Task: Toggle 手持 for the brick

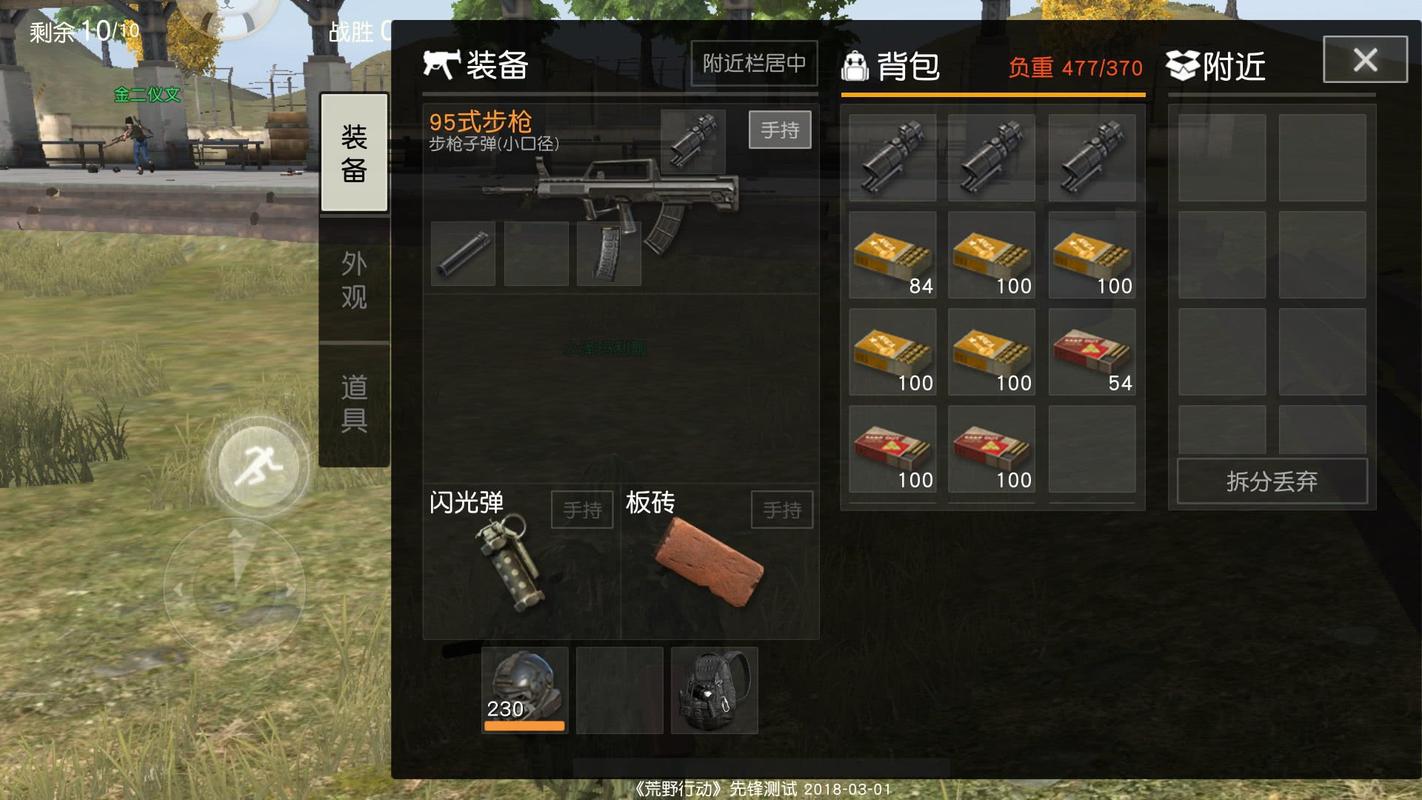Action: point(781,509)
